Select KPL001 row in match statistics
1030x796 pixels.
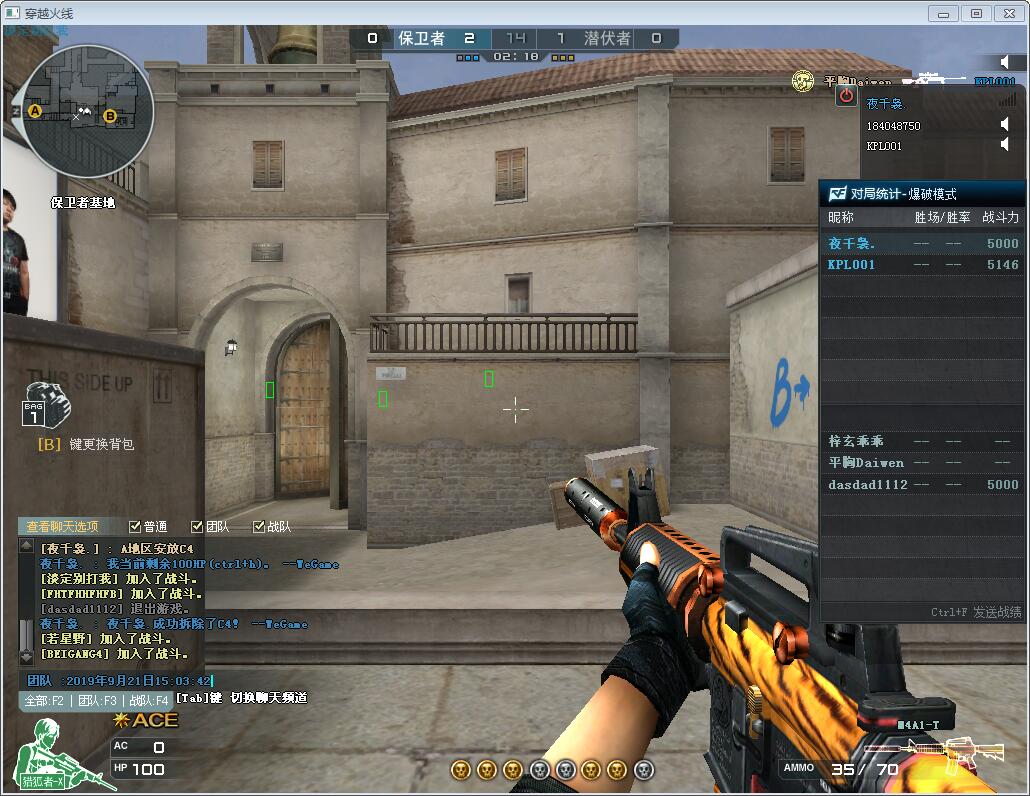(x=921, y=265)
